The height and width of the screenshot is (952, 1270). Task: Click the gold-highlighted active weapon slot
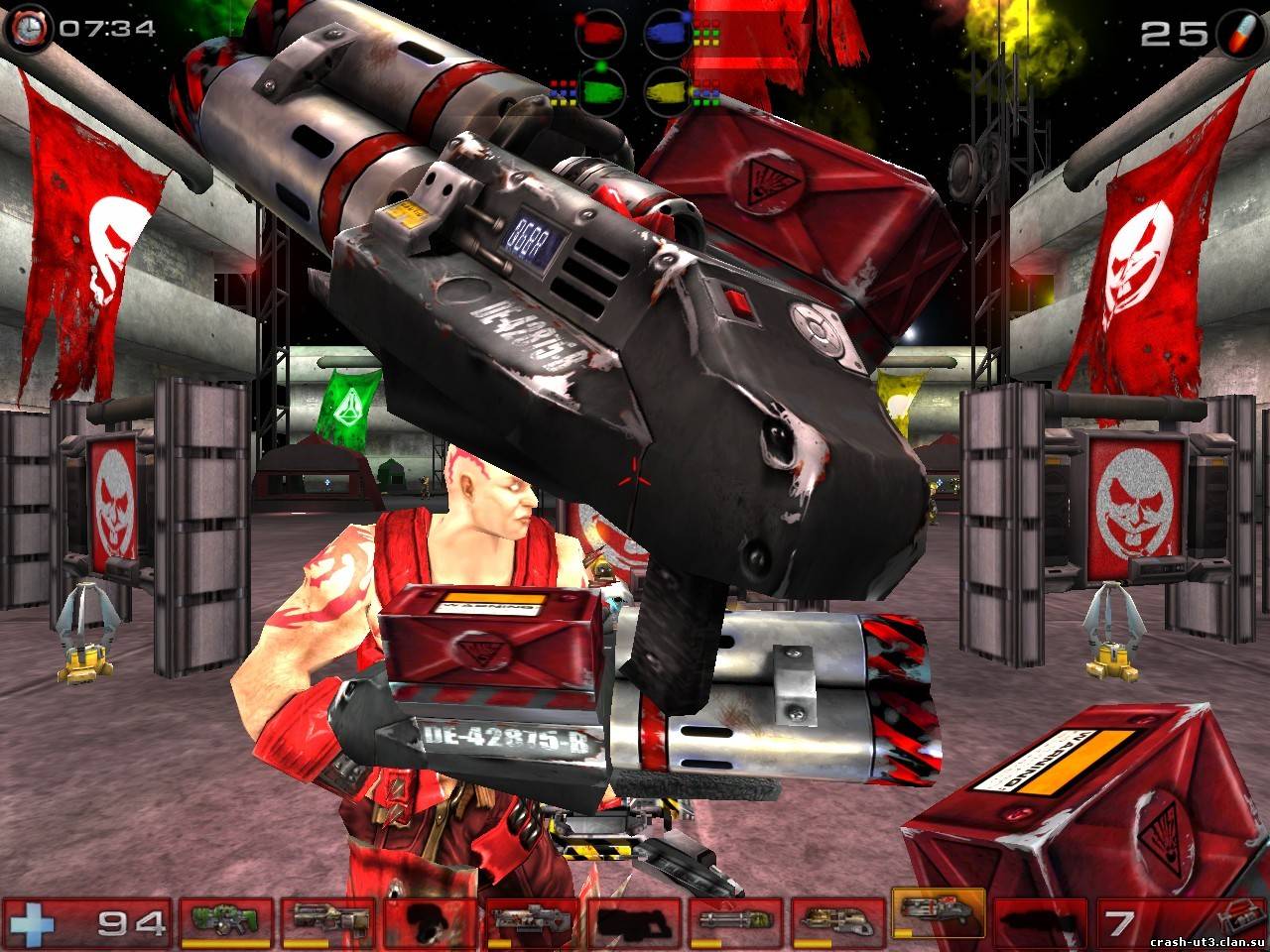point(938,915)
